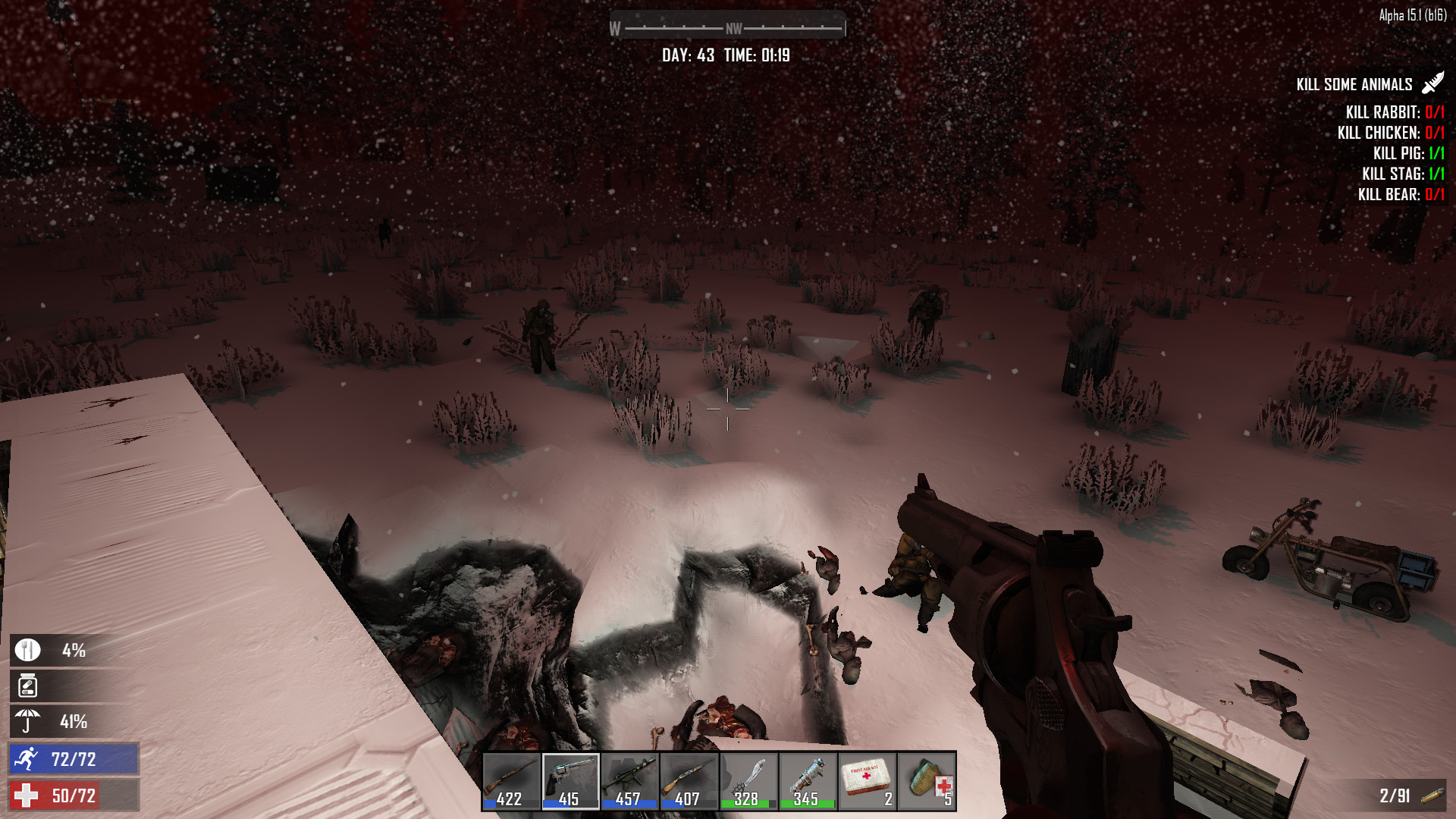Choose the first aid bandage slot

(927, 781)
